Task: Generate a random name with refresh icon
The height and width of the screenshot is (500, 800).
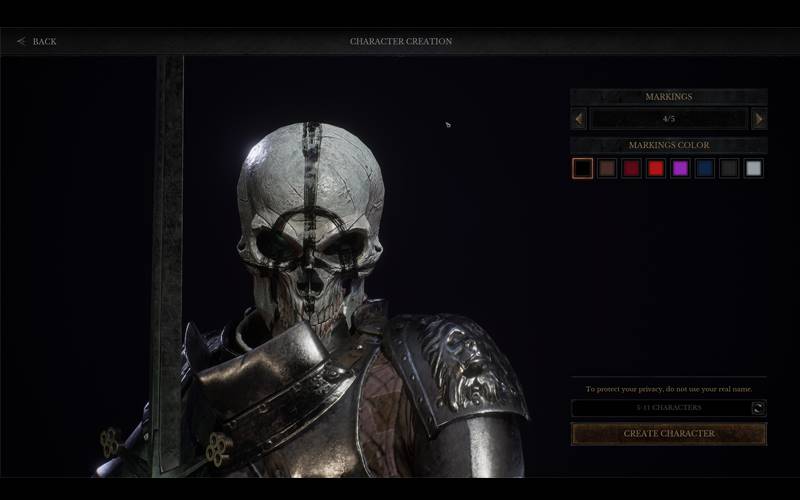Action: click(759, 408)
